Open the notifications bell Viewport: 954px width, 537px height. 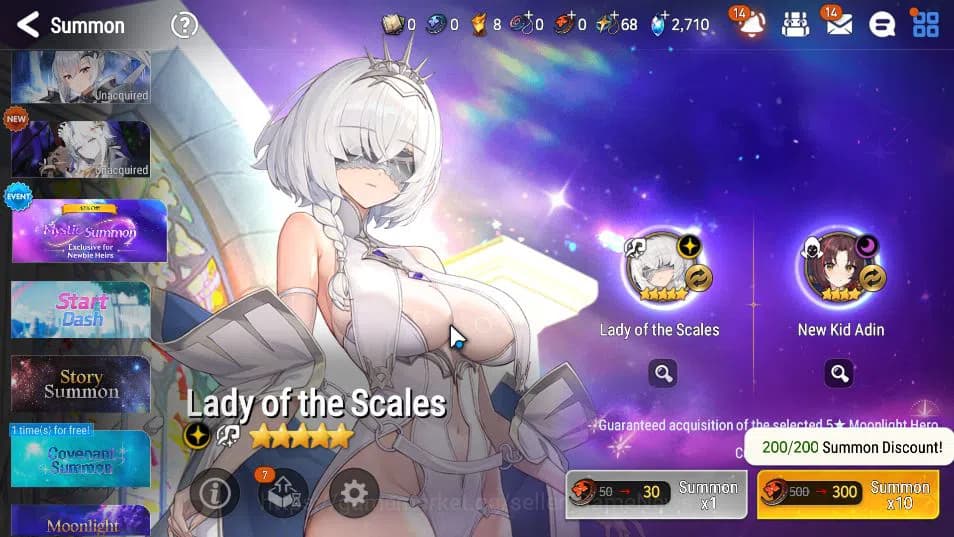pyautogui.click(x=751, y=25)
